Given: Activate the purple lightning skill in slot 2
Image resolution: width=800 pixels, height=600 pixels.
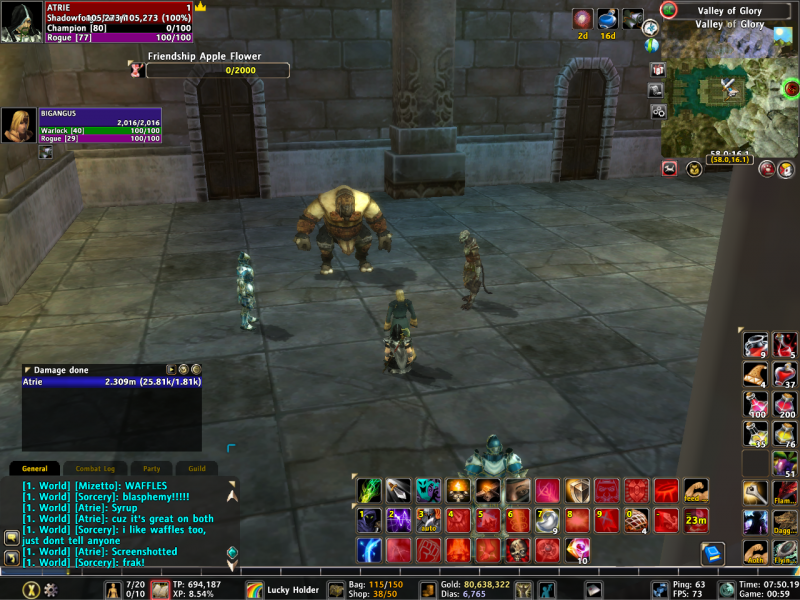Looking at the screenshot, I should 398,520.
